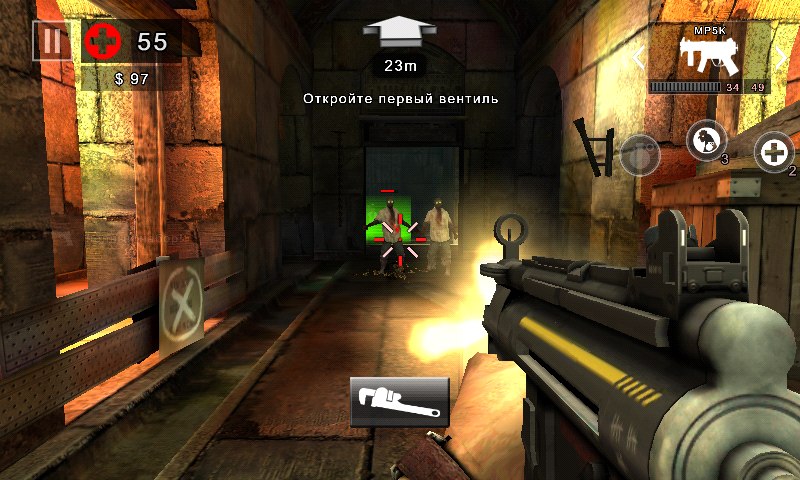The width and height of the screenshot is (800, 480).
Task: Switch to the previous weapon arrow
Action: [636, 57]
